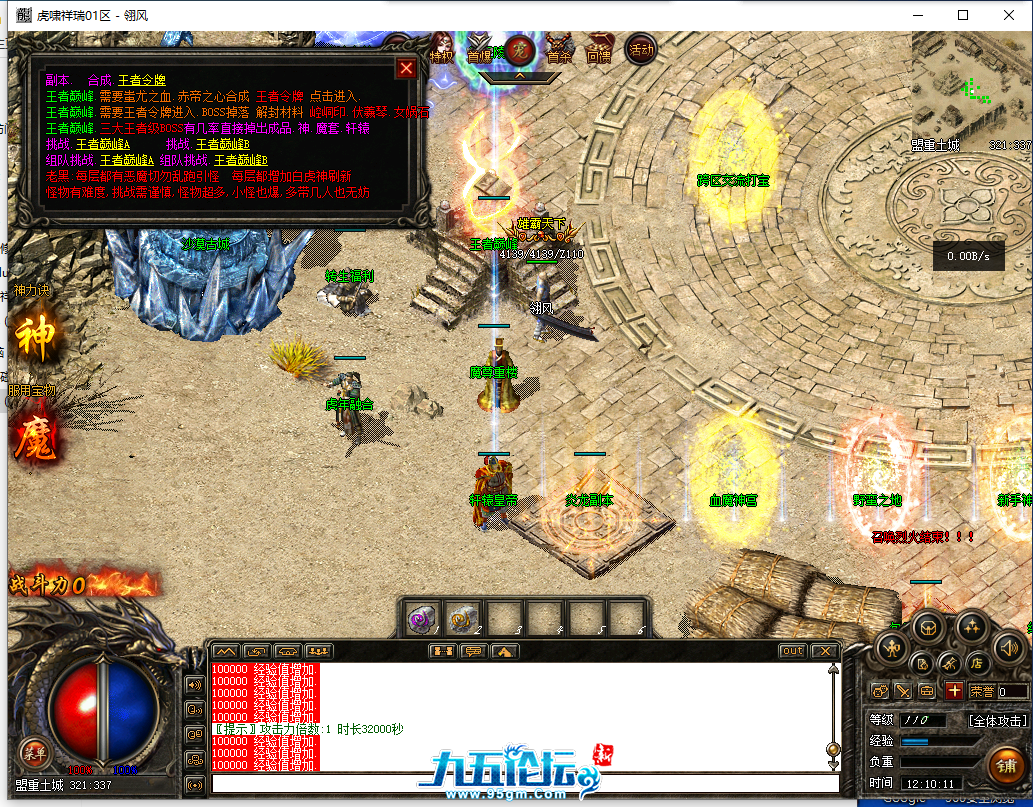Open the character equipment round button
This screenshot has width=1033, height=807.
pos(890,650)
